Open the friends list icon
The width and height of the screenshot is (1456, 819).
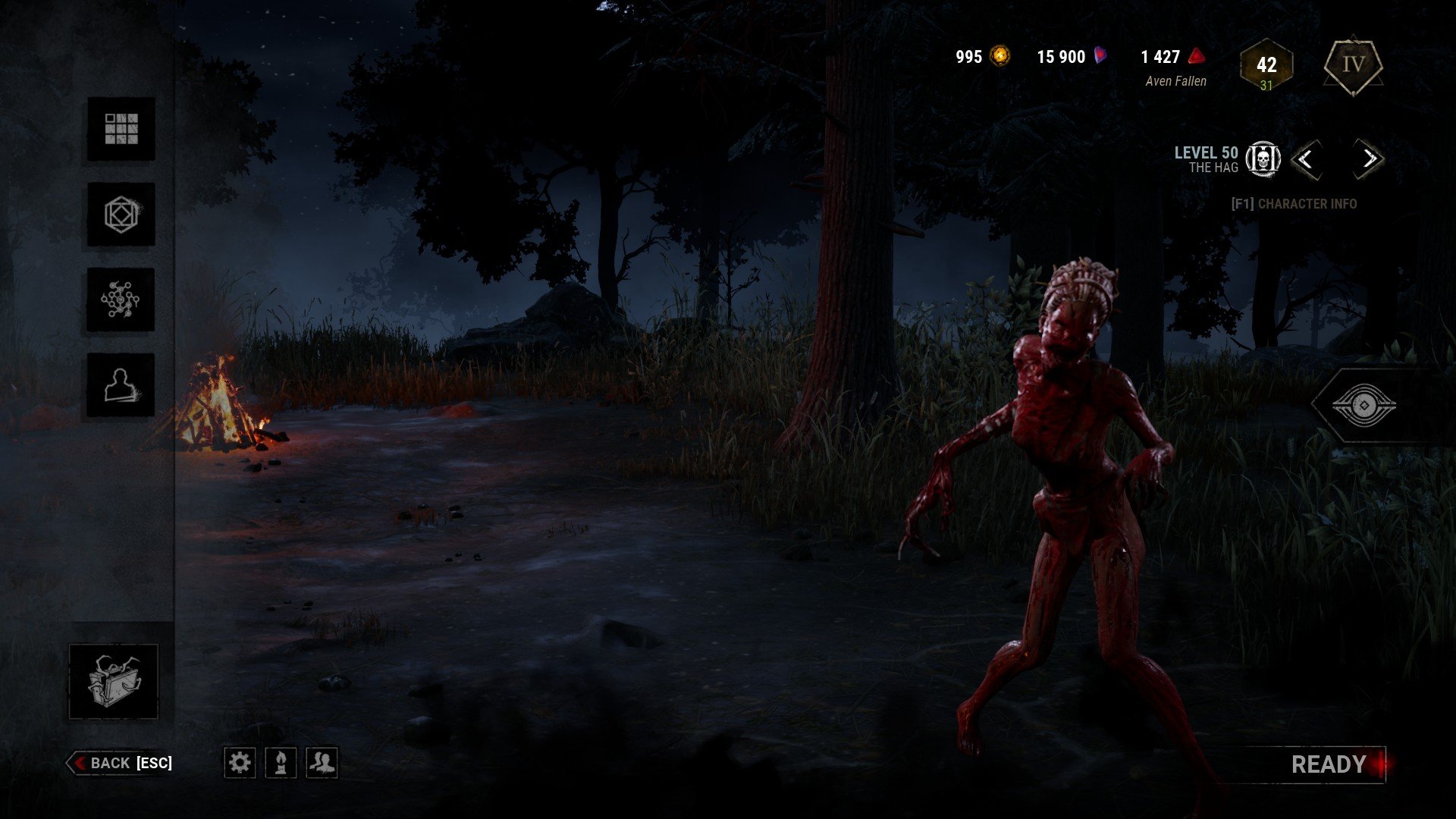pos(322,762)
